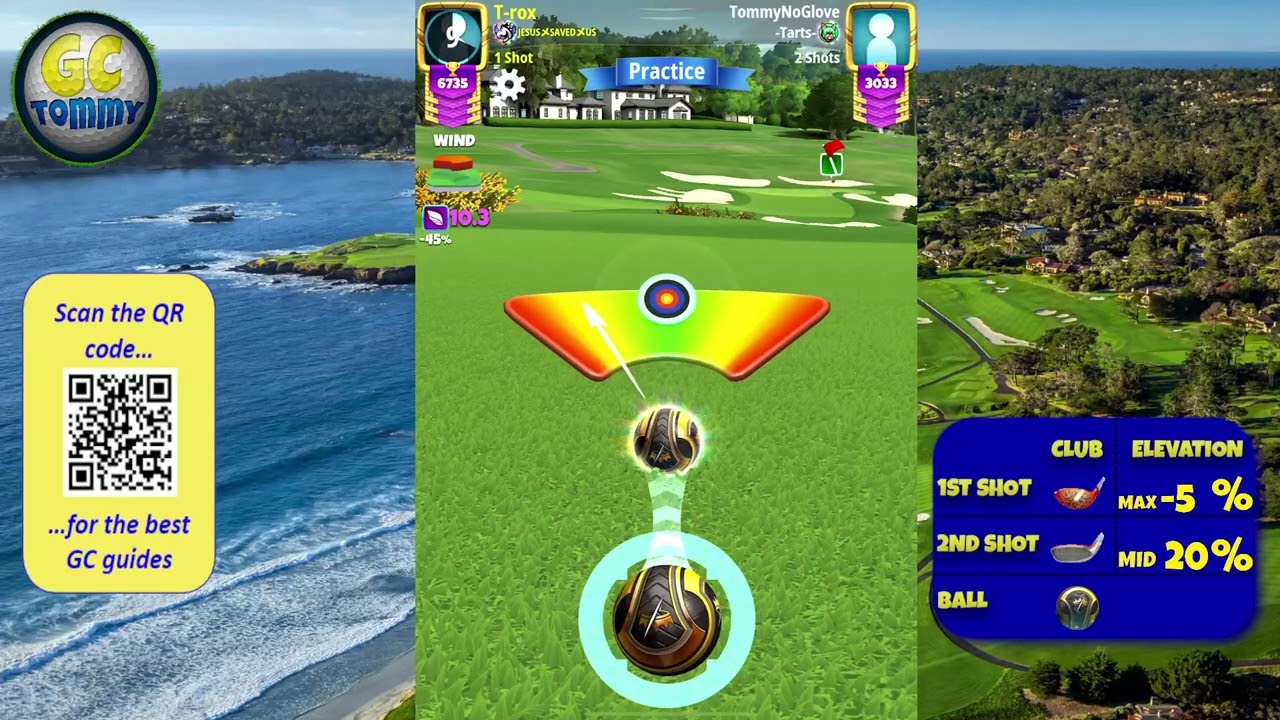
Task: Select T-rox's player avatar
Action: click(452, 37)
